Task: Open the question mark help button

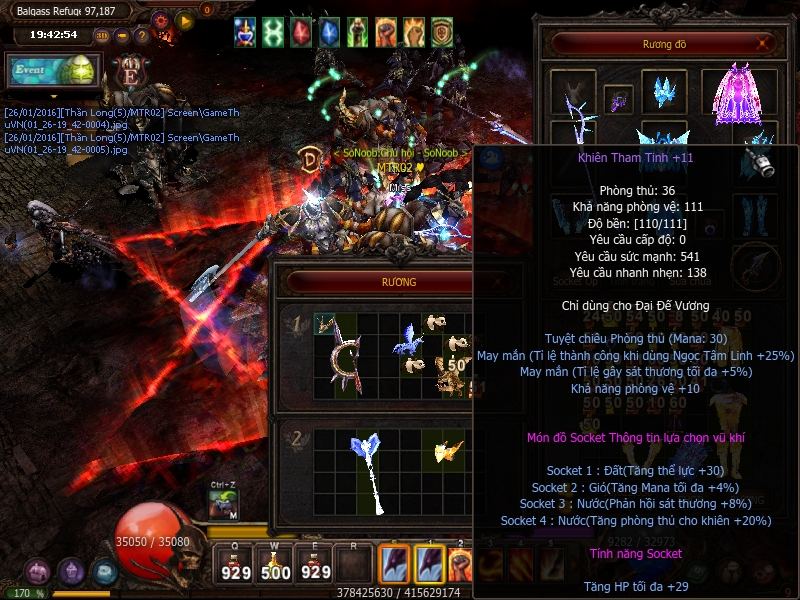Action: [141, 36]
